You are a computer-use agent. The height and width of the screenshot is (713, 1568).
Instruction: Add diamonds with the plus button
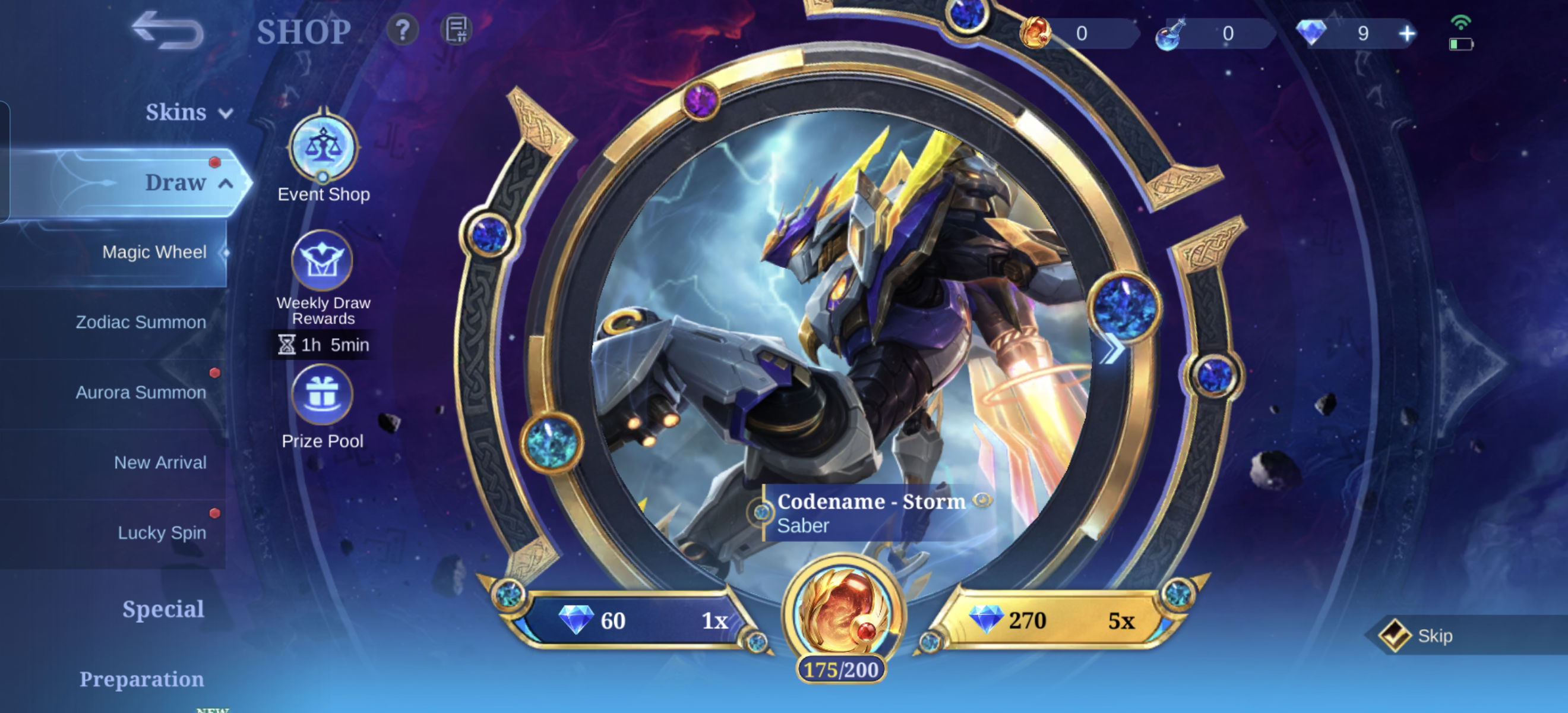(x=1406, y=33)
